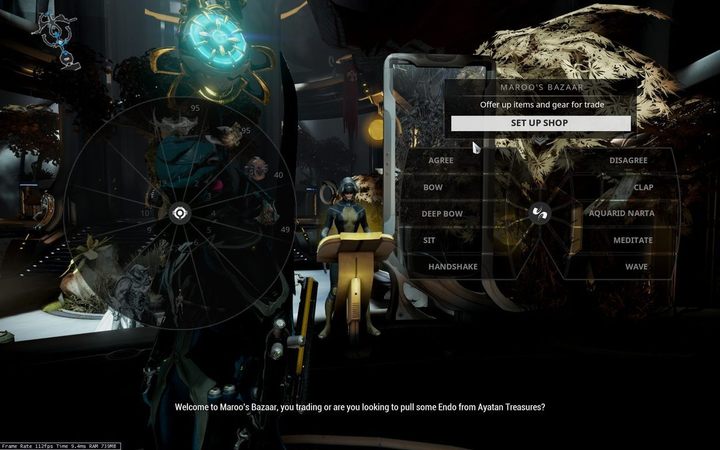This screenshot has width=720, height=450.
Task: Select the Bow emote
Action: [433, 187]
